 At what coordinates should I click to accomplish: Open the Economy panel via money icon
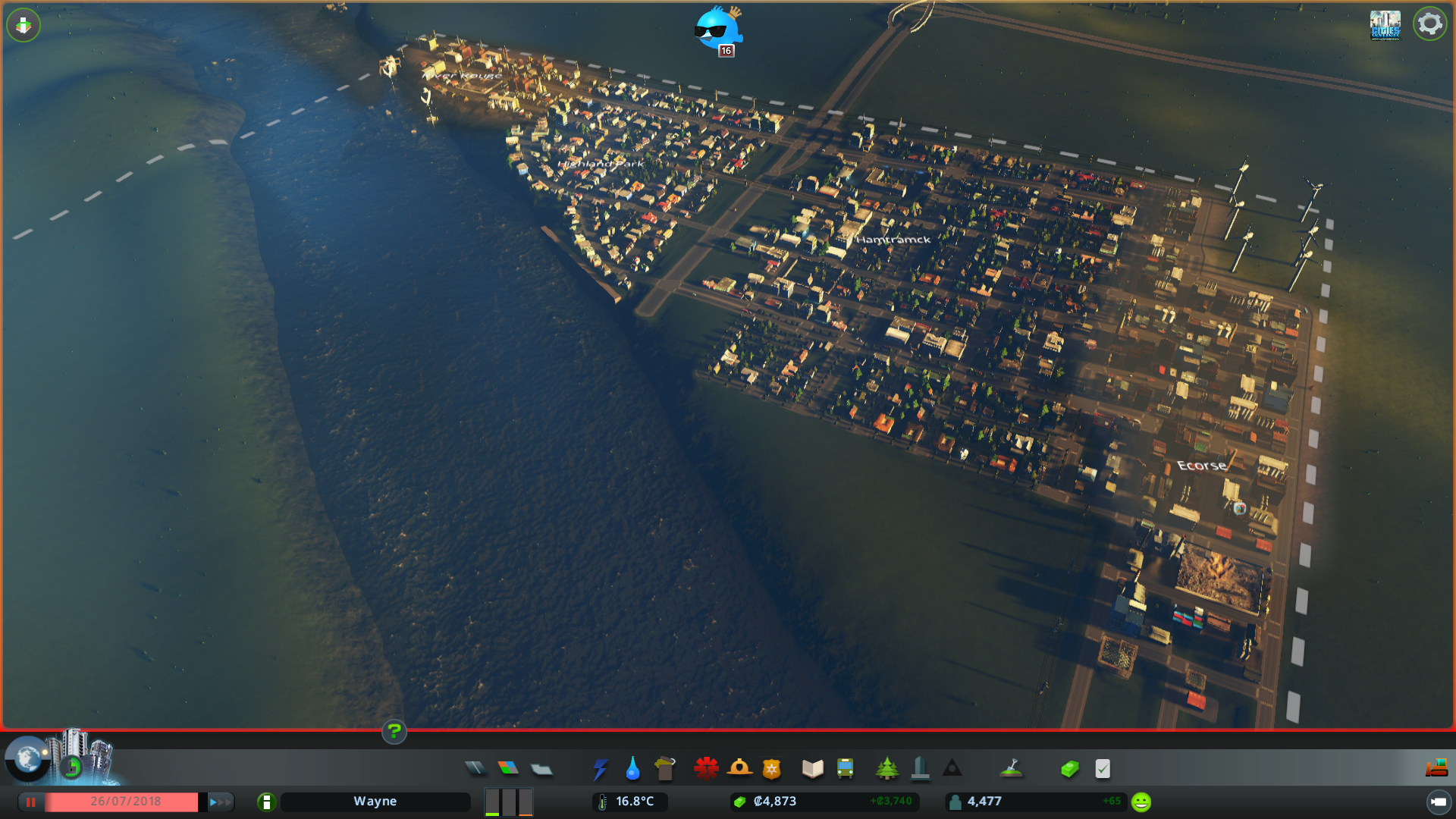(x=1069, y=768)
